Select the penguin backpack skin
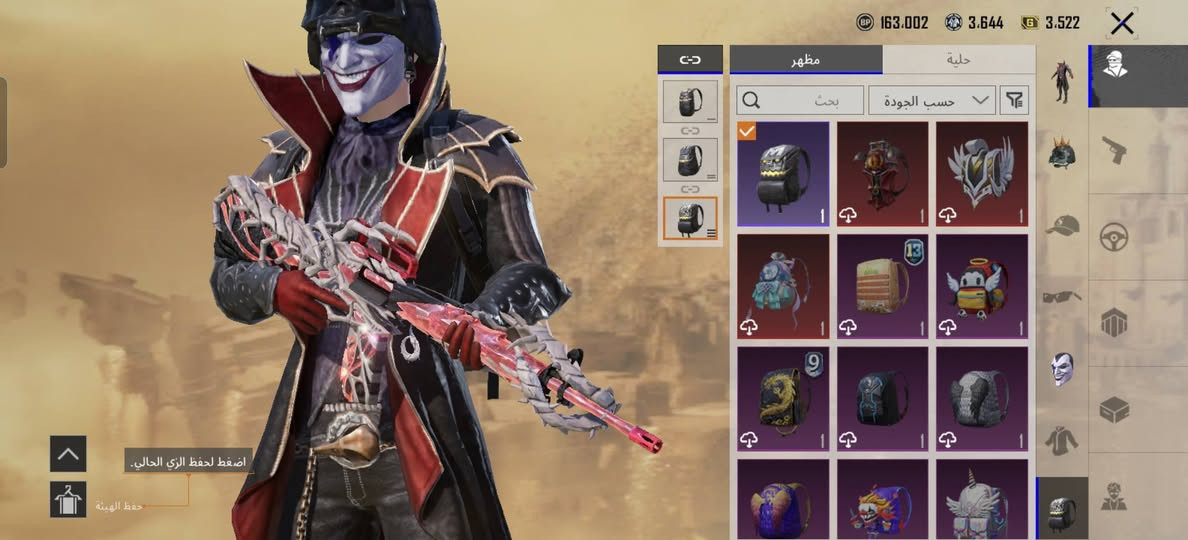Viewport: 1188px width, 540px height. [981, 286]
